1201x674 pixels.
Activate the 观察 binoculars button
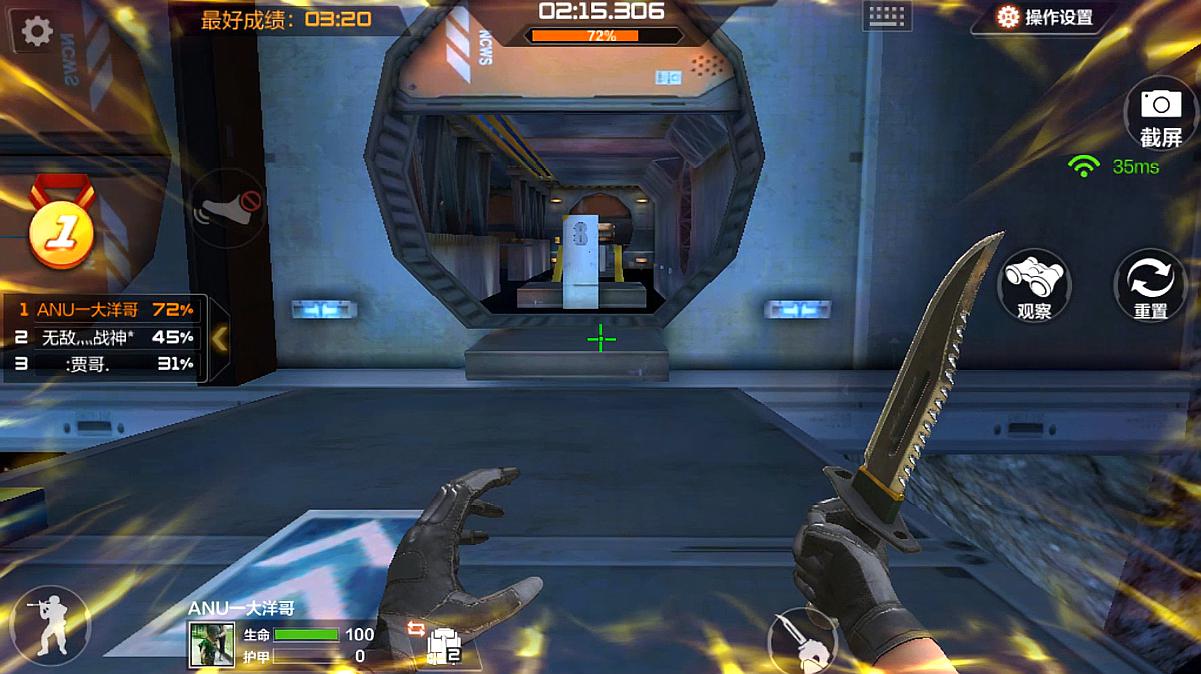pyautogui.click(x=1034, y=285)
